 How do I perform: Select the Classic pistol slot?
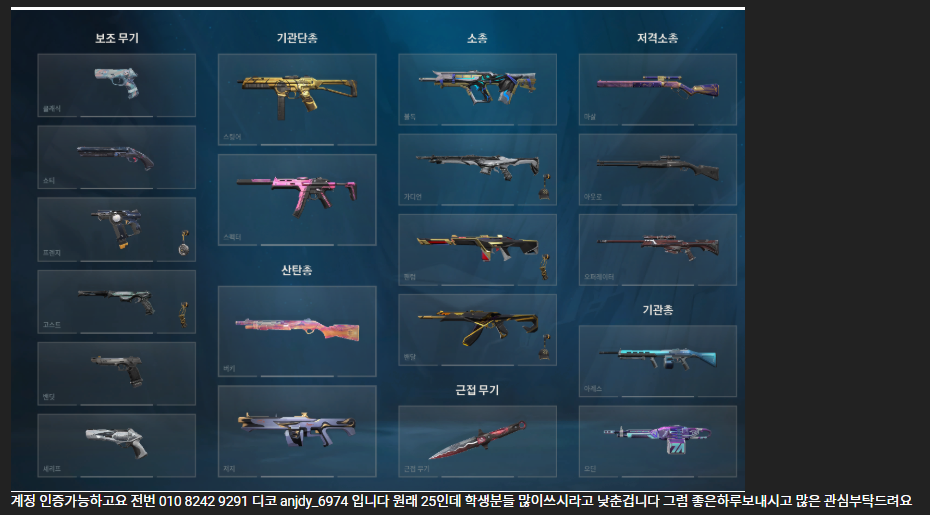116,85
